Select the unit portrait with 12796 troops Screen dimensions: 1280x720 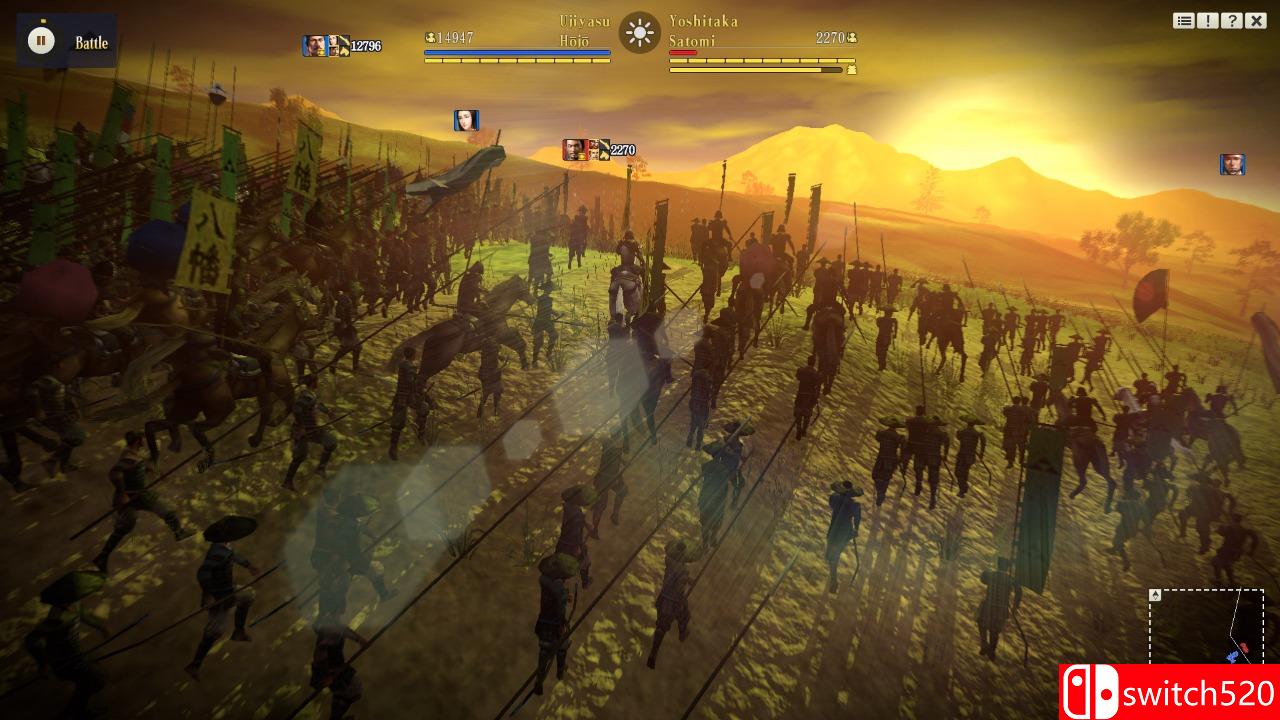click(x=314, y=46)
